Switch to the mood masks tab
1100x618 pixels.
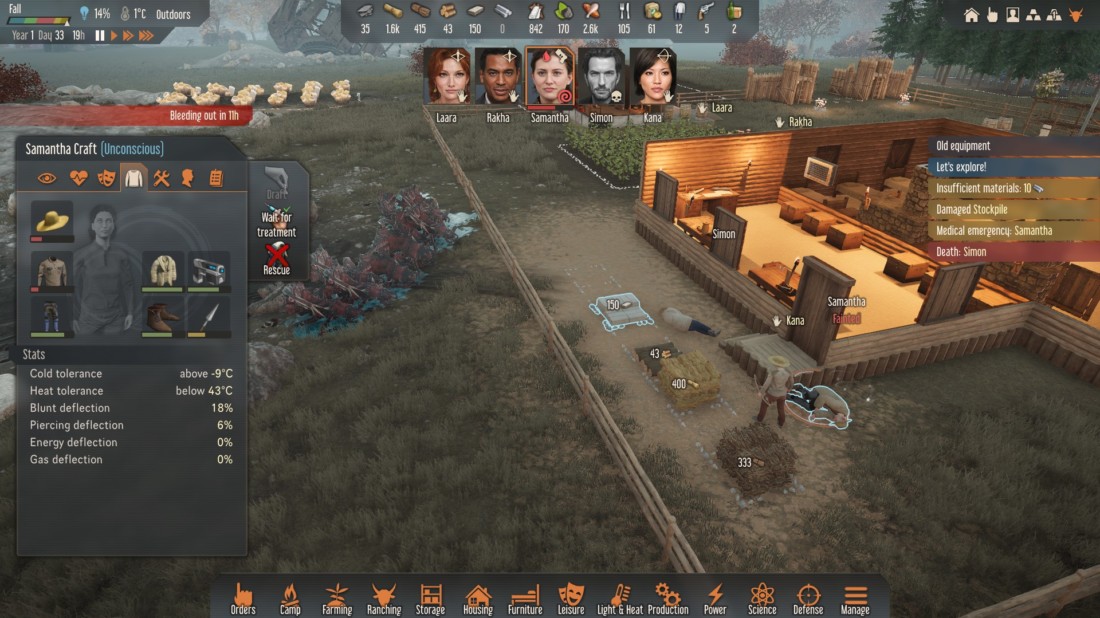[x=106, y=178]
